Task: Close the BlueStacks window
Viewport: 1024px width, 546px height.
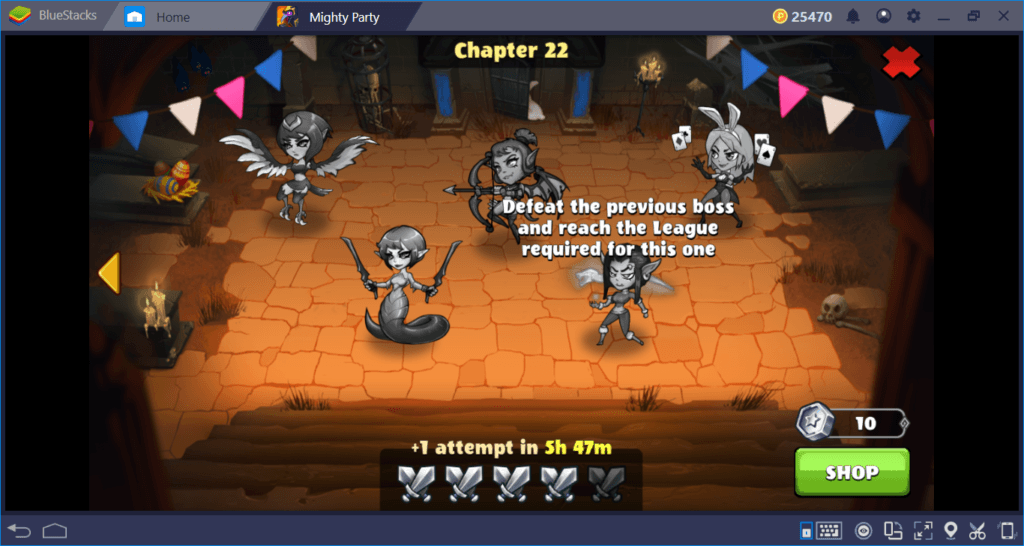Action: pos(1004,16)
